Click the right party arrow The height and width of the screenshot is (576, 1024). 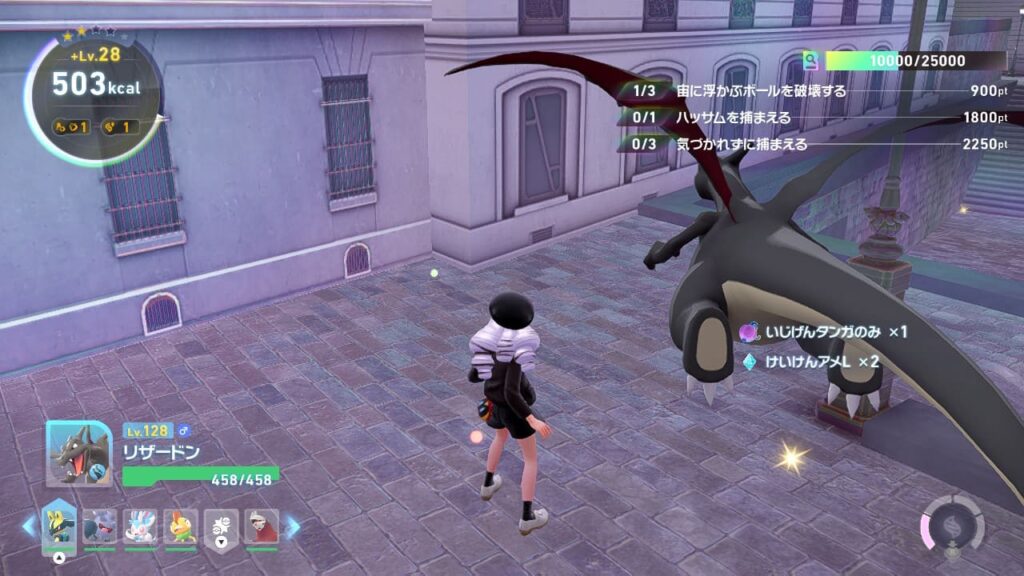point(292,526)
